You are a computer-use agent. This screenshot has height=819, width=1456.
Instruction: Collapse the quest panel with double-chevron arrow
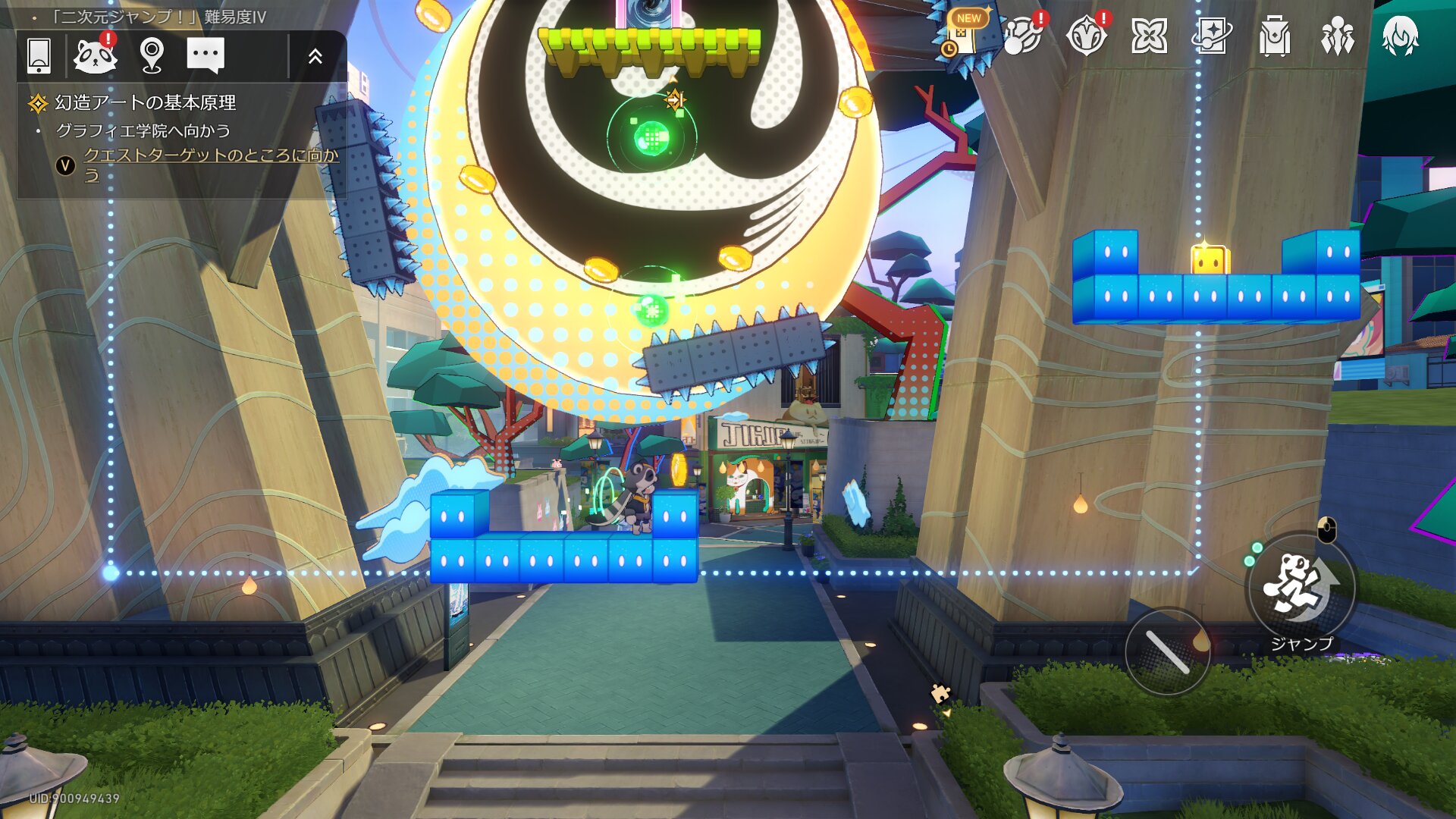coord(315,55)
